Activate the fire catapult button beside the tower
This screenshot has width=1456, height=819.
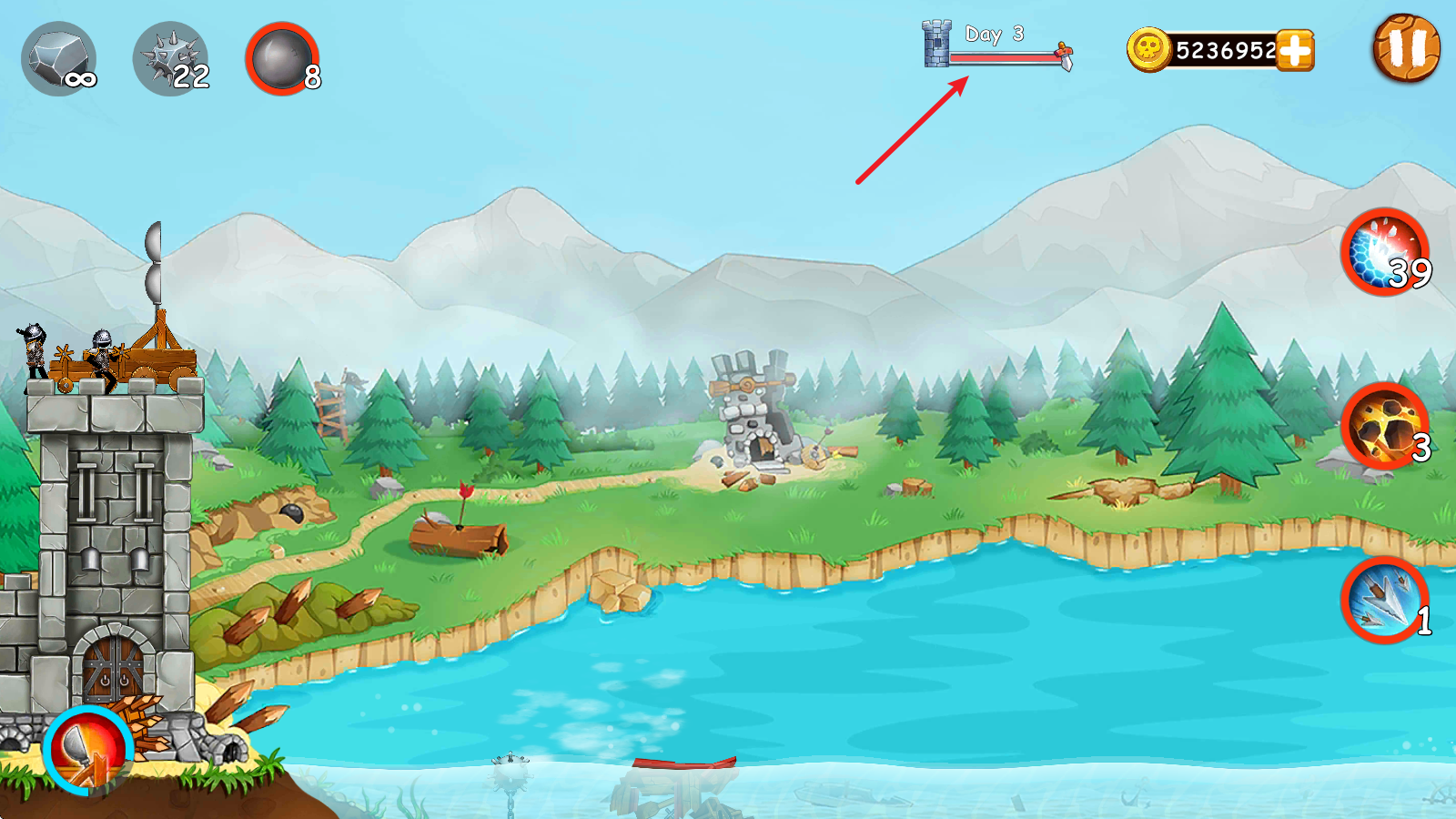[87, 750]
